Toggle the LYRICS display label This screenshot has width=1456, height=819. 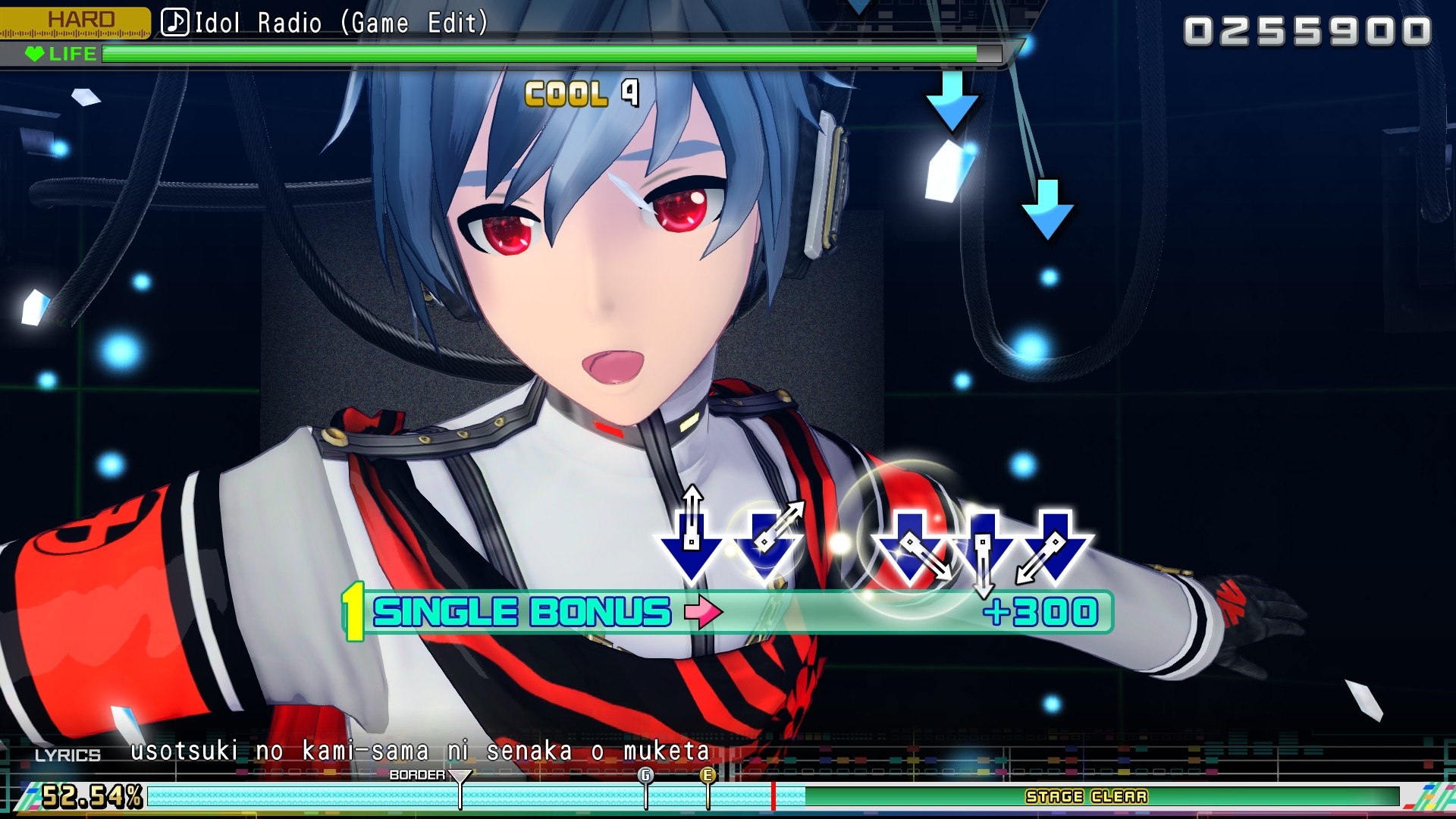[x=67, y=755]
